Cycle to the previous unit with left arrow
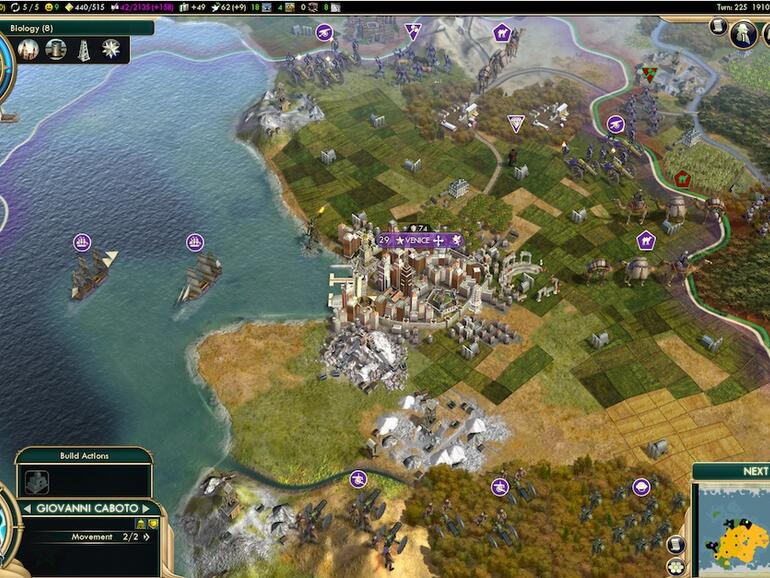This screenshot has width=770, height=578. coord(27,508)
